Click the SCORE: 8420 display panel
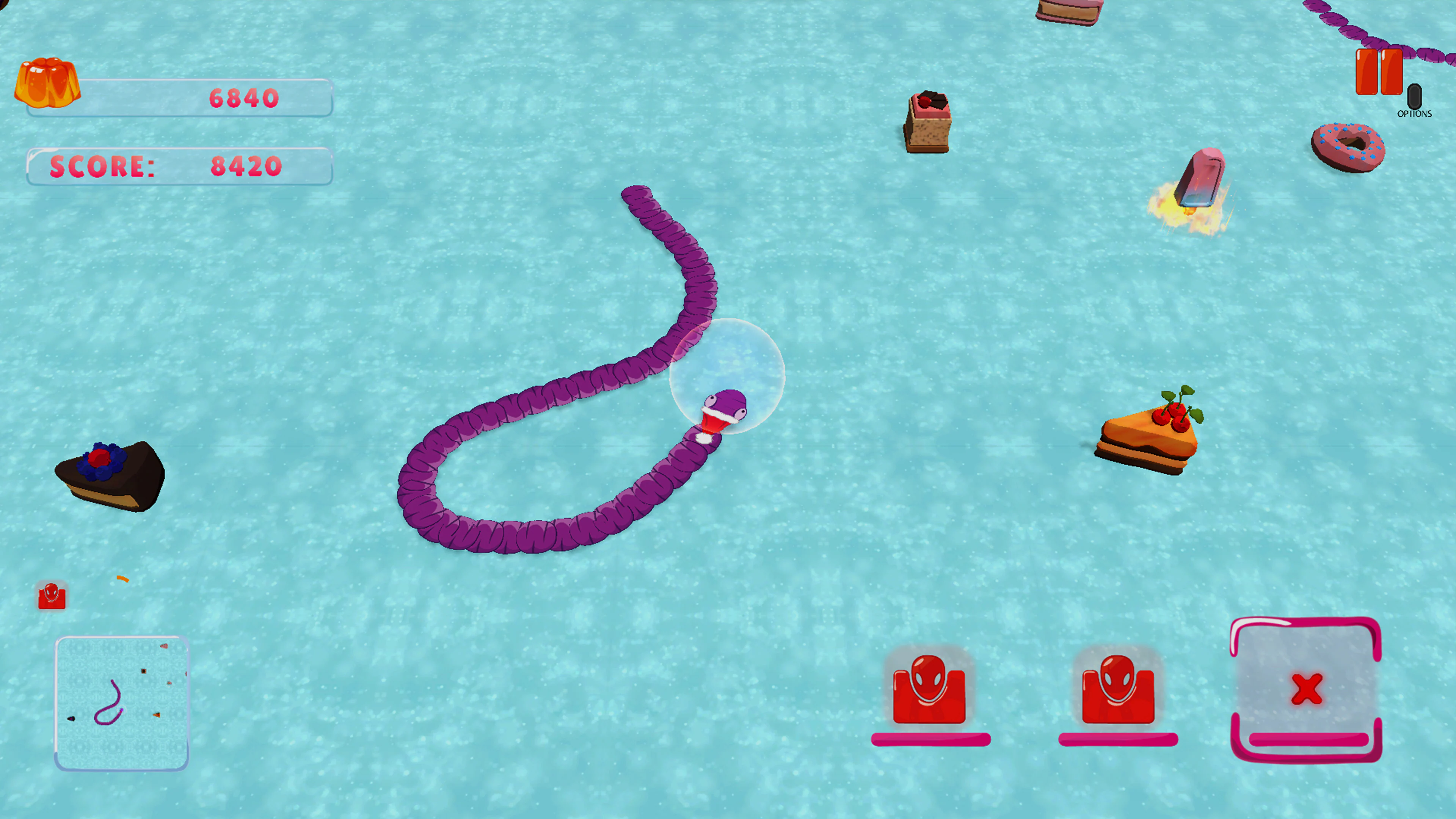Screen dimensions: 1456x819 point(179,166)
